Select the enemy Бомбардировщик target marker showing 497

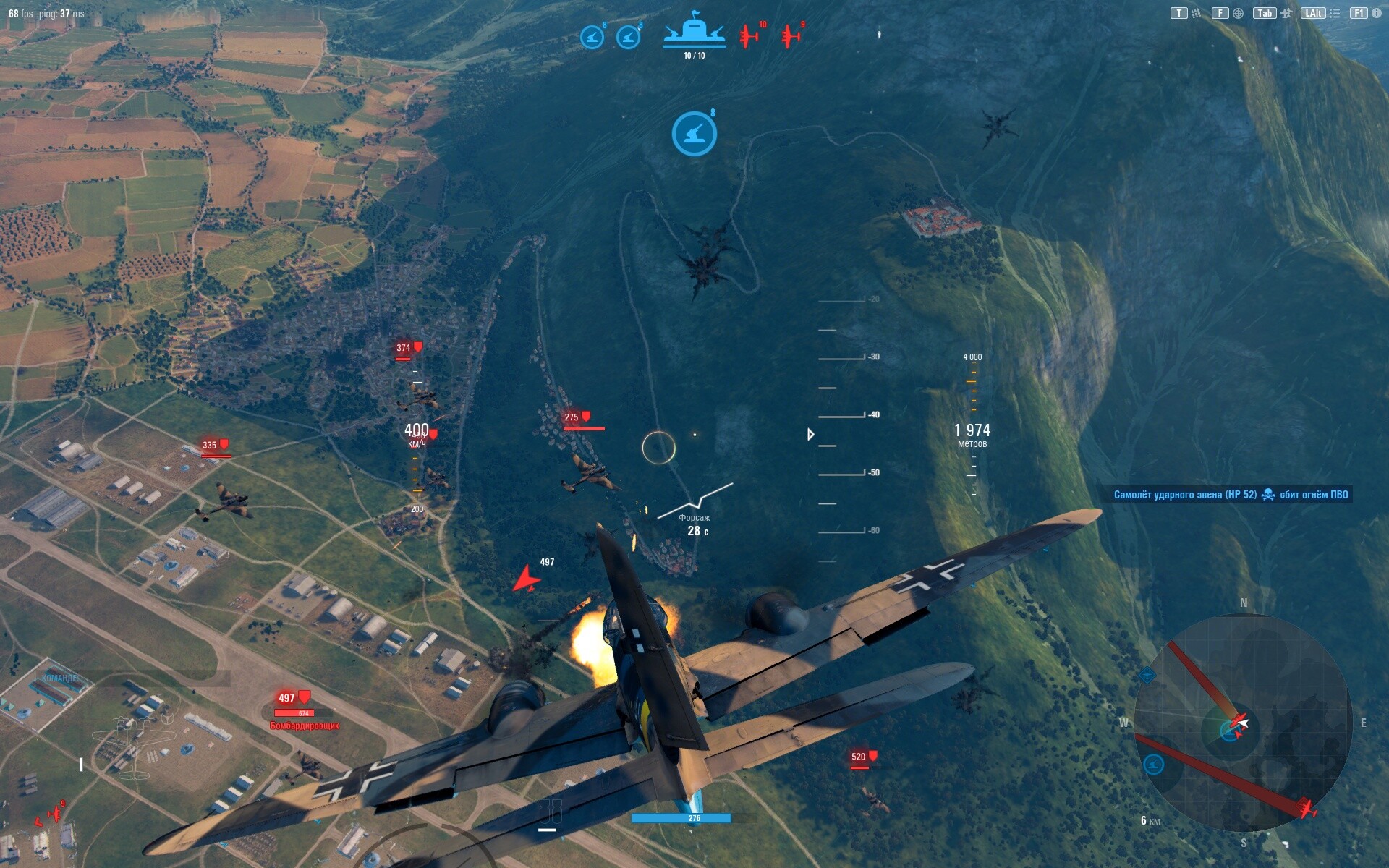(x=304, y=698)
